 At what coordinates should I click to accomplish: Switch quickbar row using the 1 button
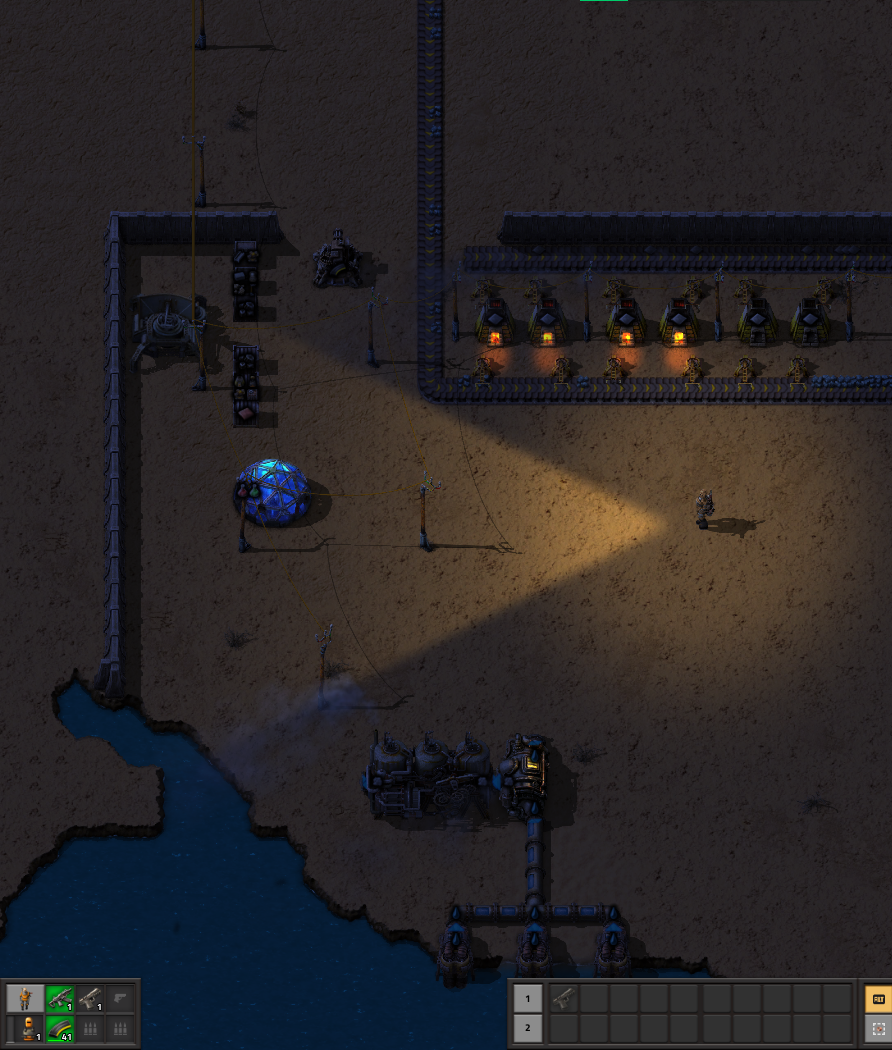pyautogui.click(x=528, y=997)
